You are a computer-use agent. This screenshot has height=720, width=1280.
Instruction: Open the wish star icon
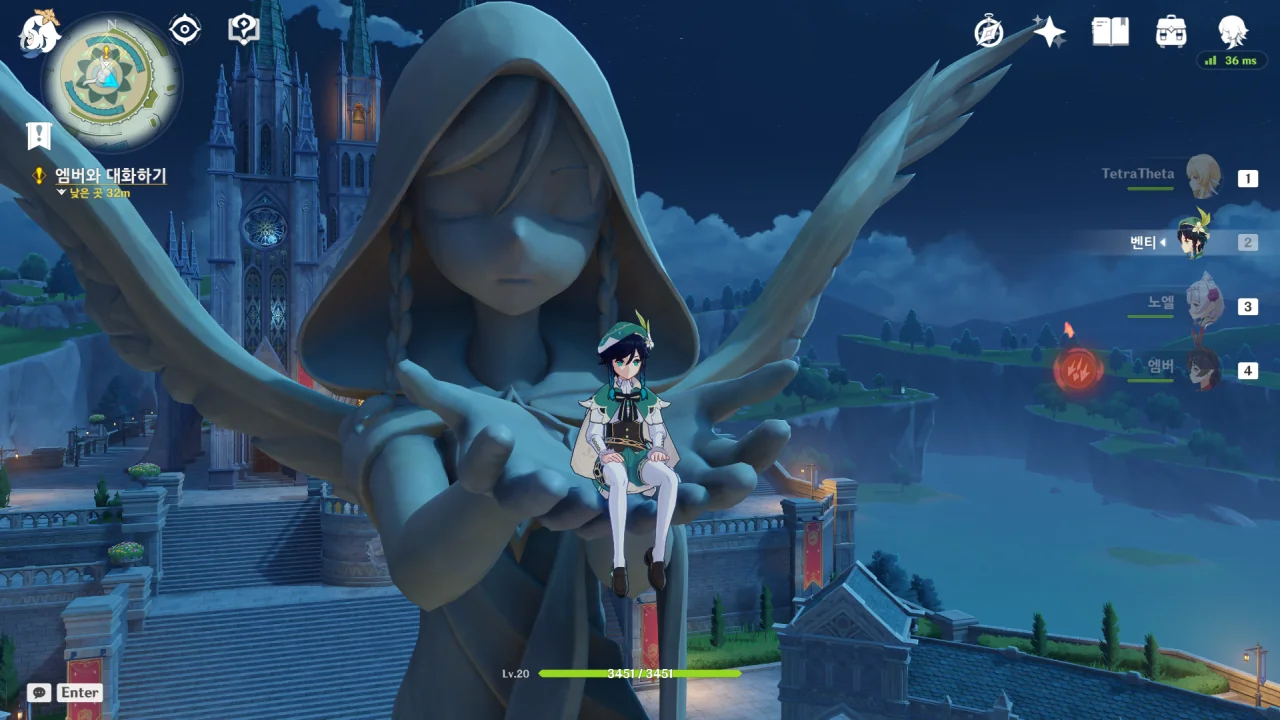coord(1049,32)
